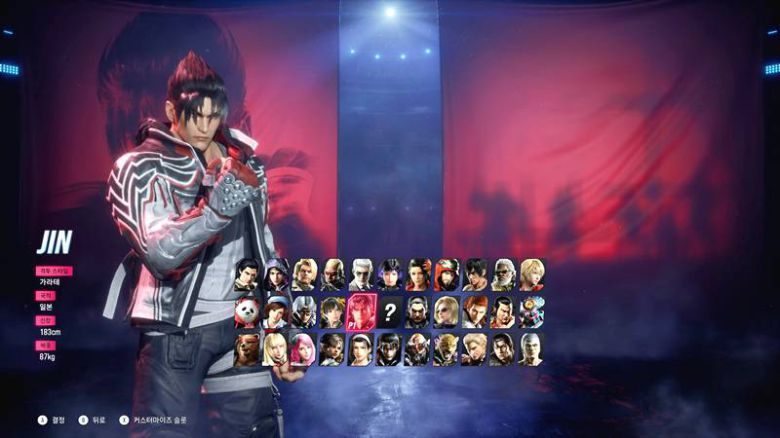This screenshot has width=780, height=438.
Task: Pick Lili's blonde portrait beside Kuma
Action: point(276,349)
